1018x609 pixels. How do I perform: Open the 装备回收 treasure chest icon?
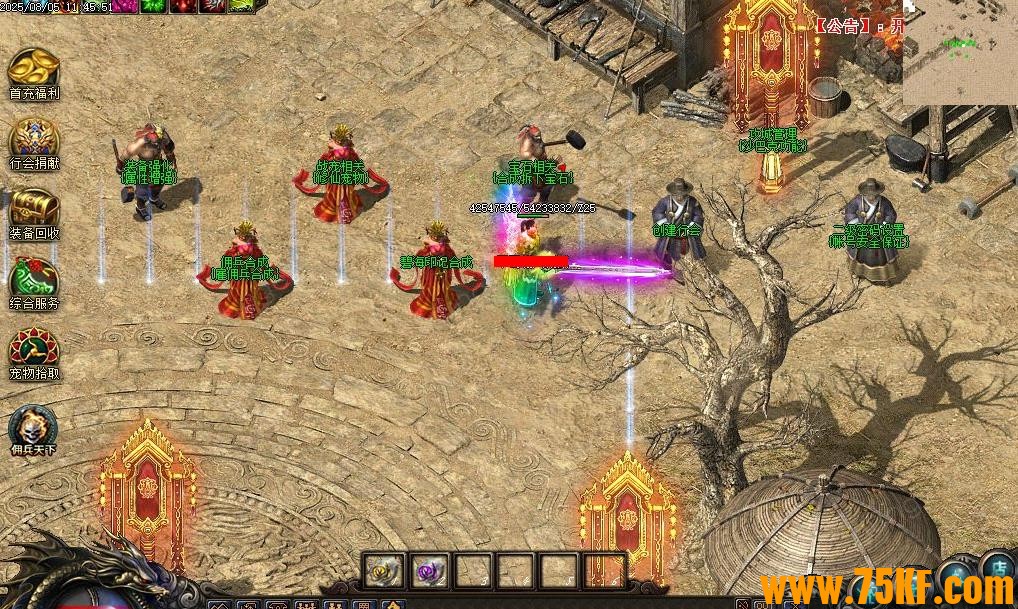(x=33, y=208)
